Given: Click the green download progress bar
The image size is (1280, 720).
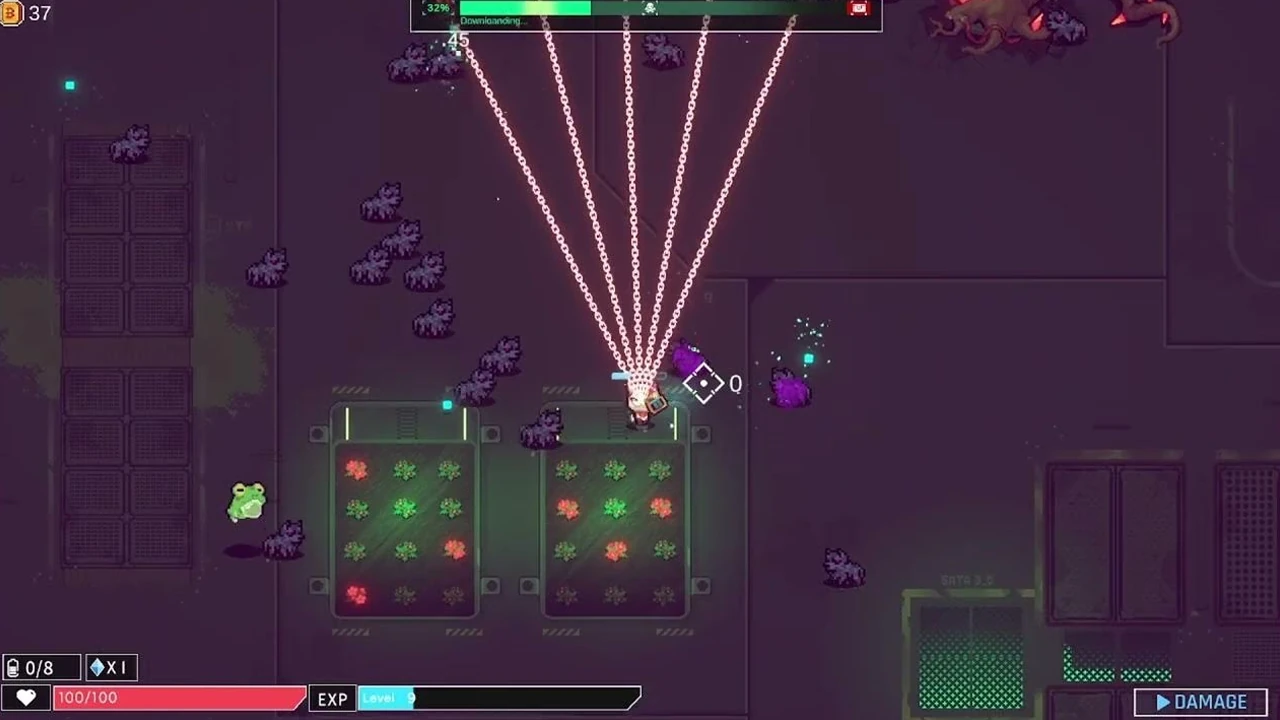Looking at the screenshot, I should point(525,8).
